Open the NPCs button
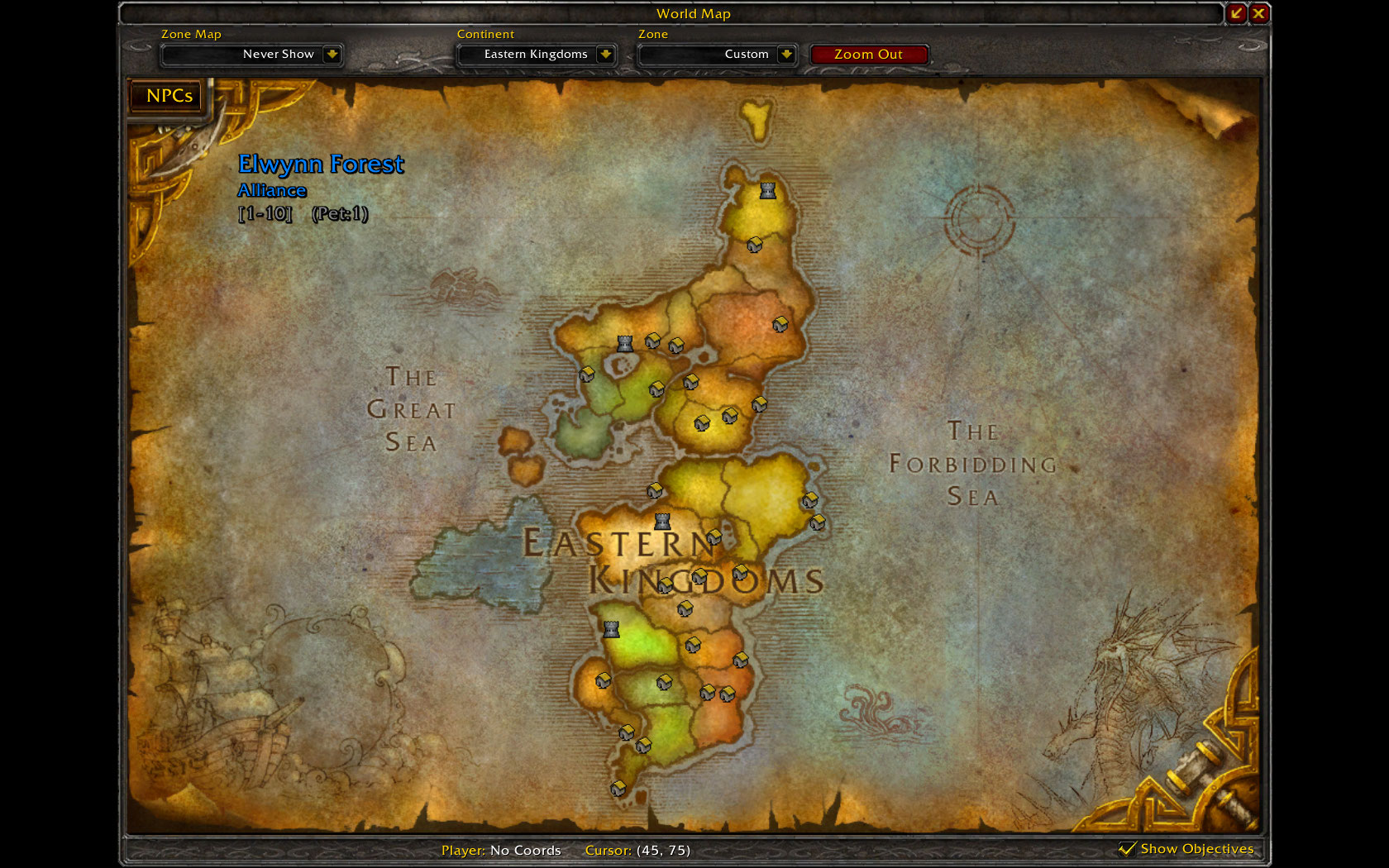The image size is (1389, 868). coord(169,96)
